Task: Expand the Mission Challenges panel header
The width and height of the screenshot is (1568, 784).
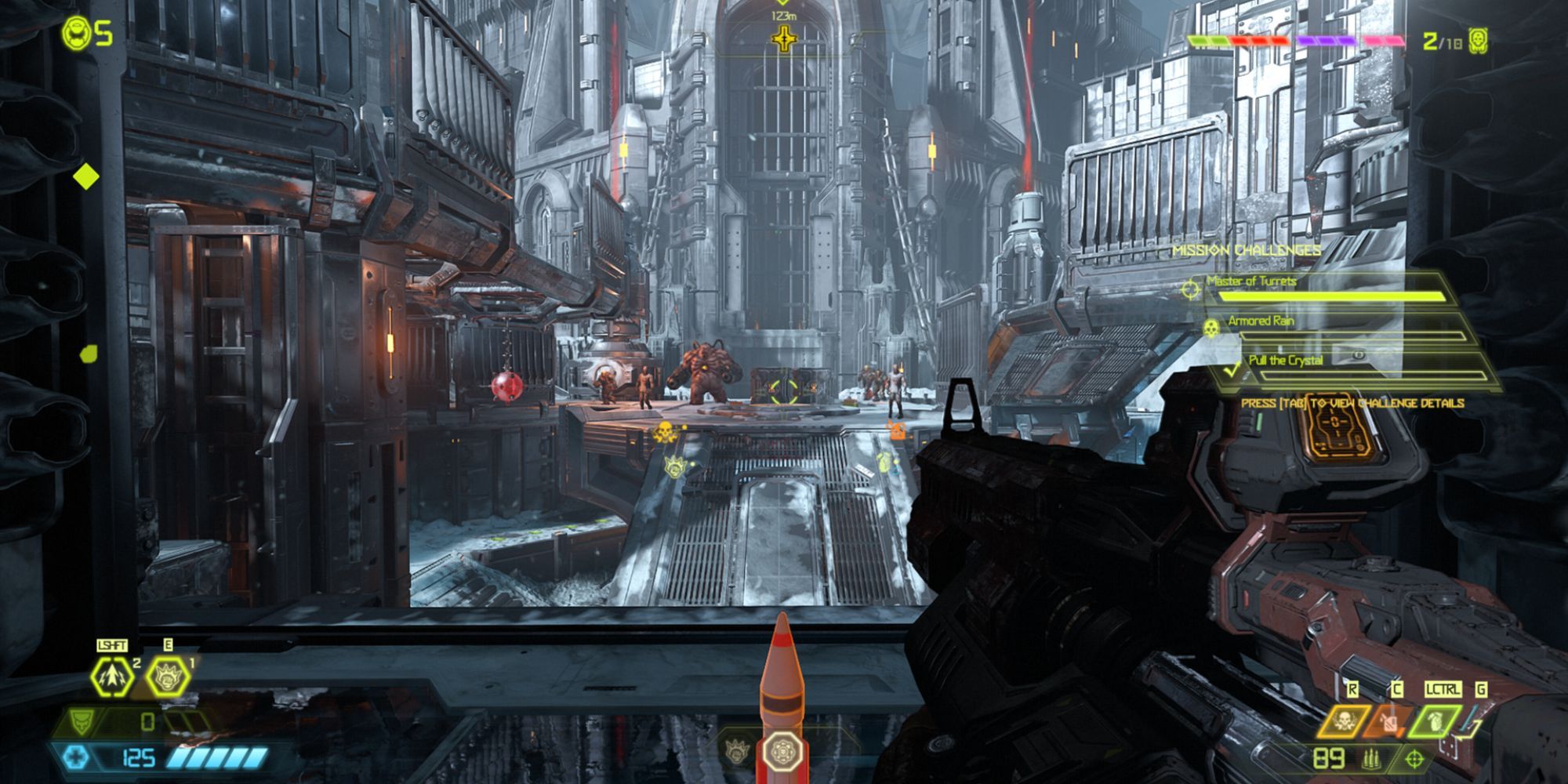Action: click(x=1248, y=250)
